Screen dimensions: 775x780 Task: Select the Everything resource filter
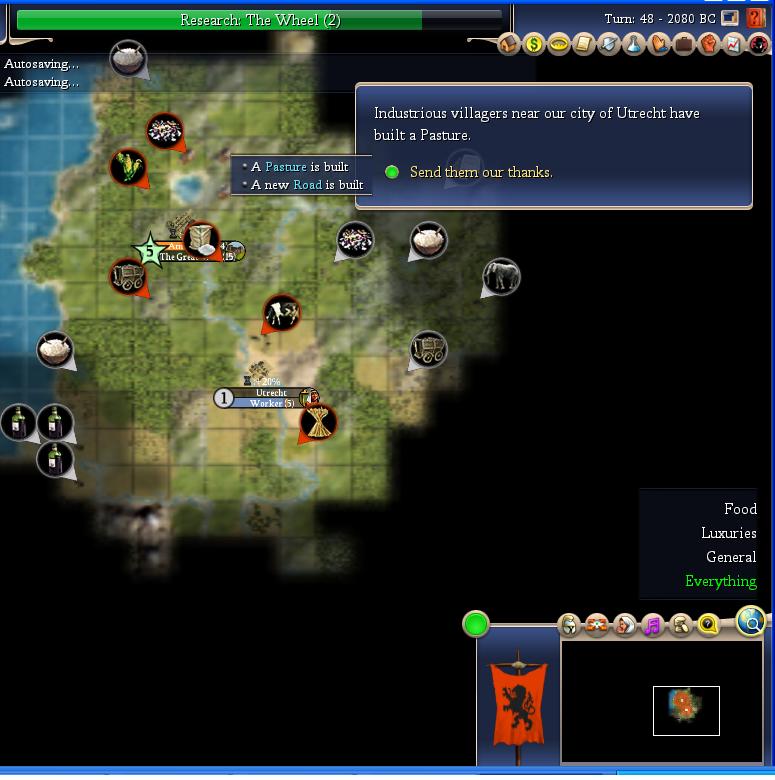[x=720, y=581]
